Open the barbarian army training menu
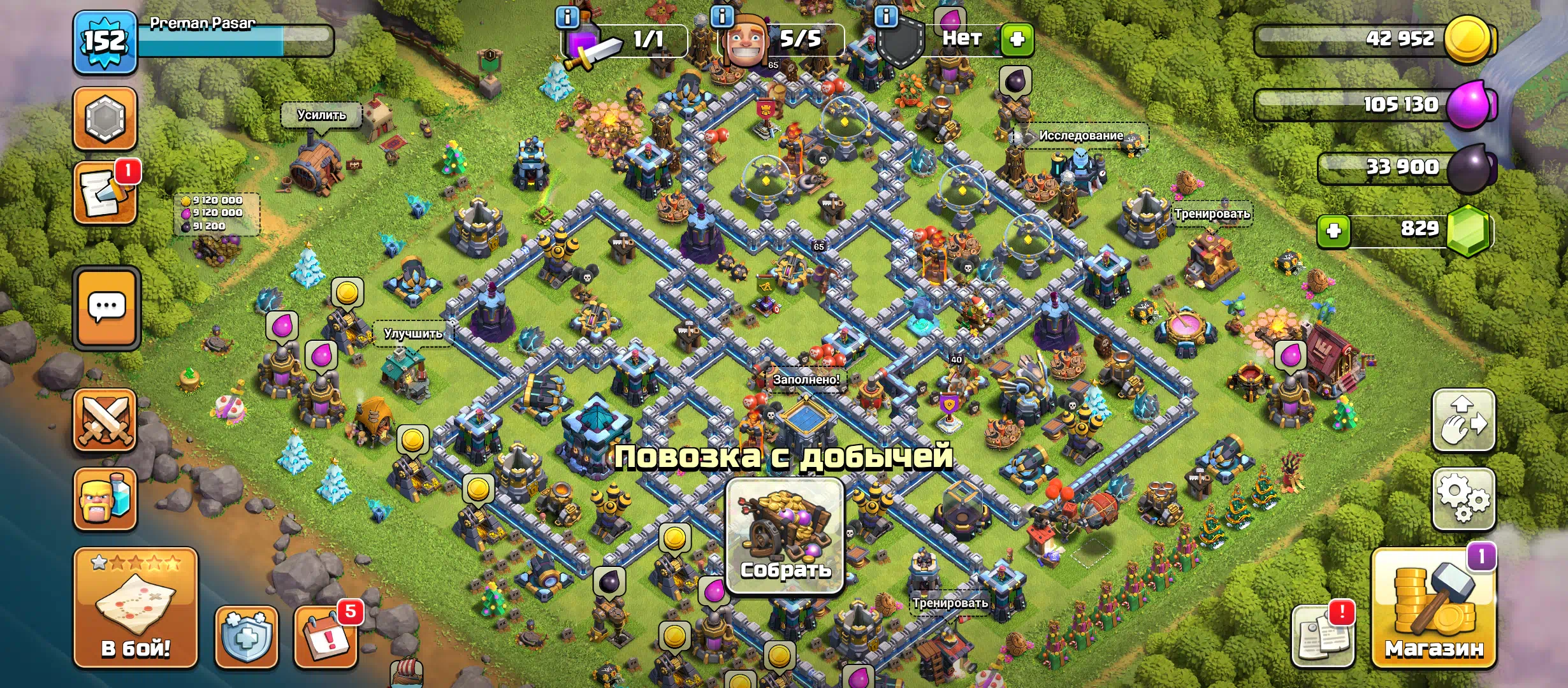The image size is (1568, 688). 105,499
